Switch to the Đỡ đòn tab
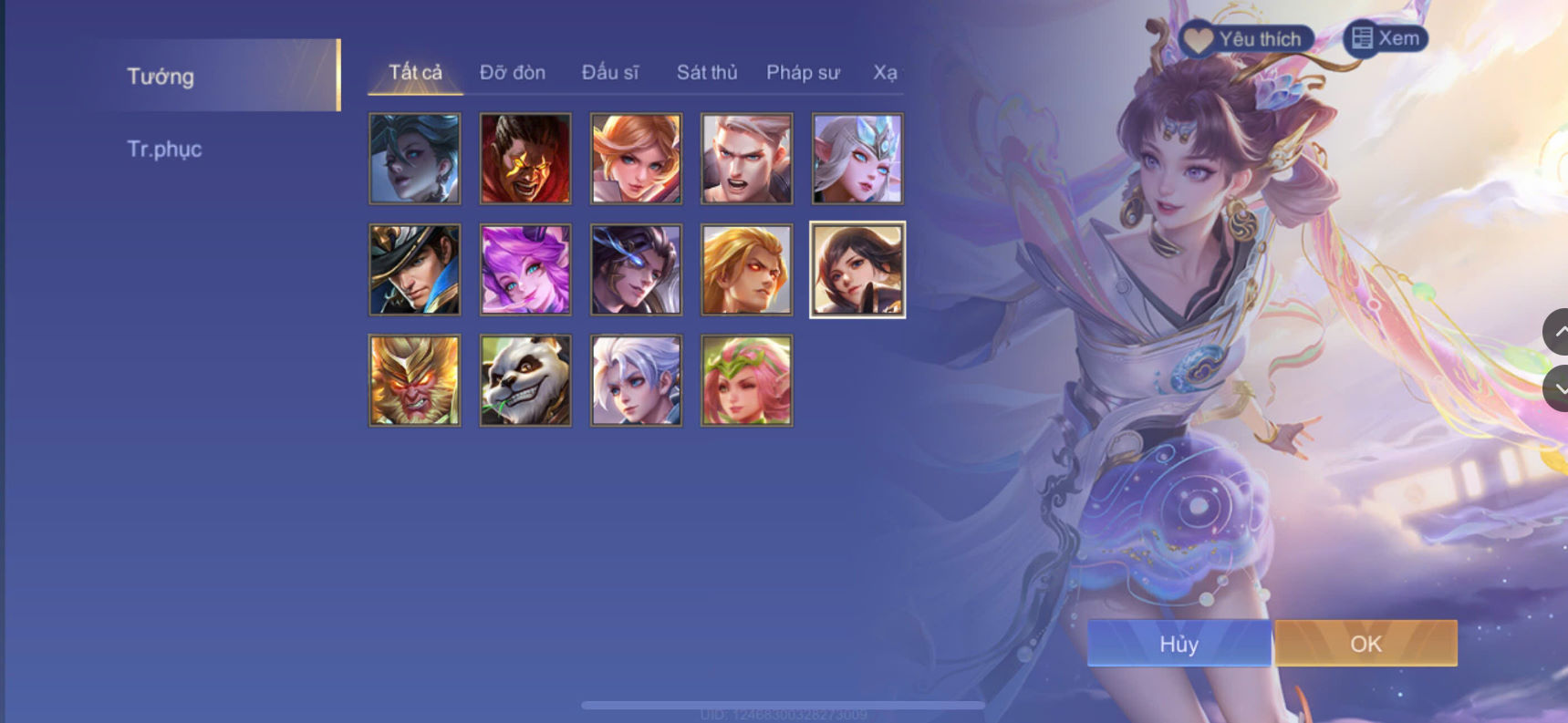 513,72
